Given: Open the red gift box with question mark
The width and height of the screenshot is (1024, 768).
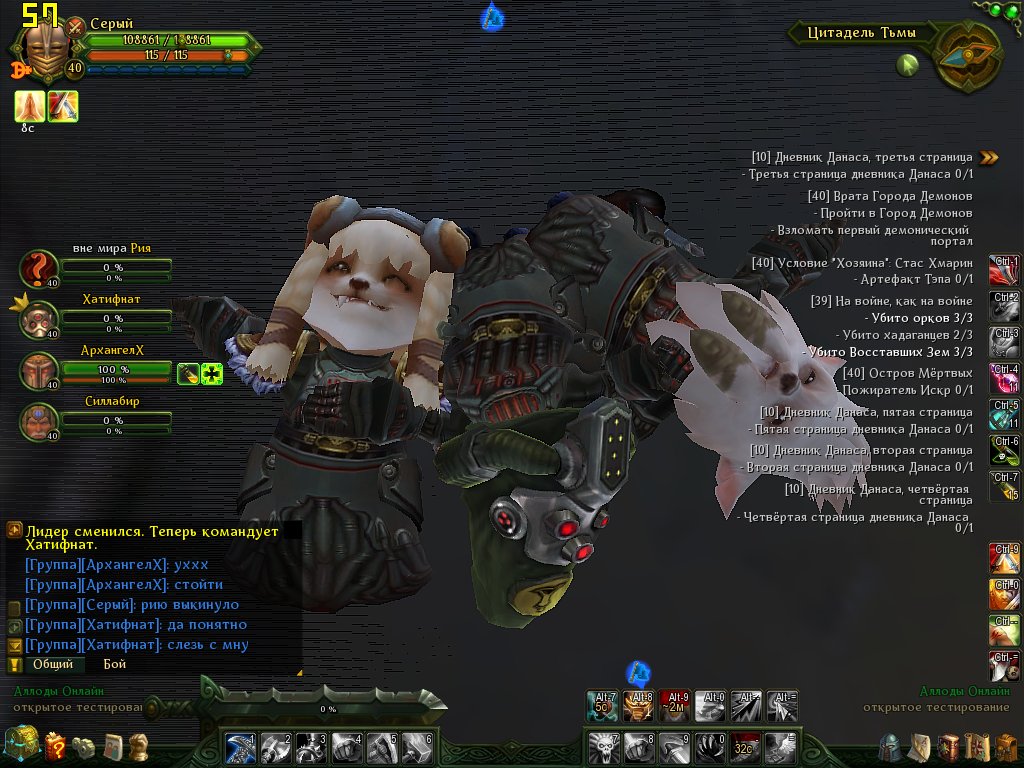Looking at the screenshot, I should (56, 745).
